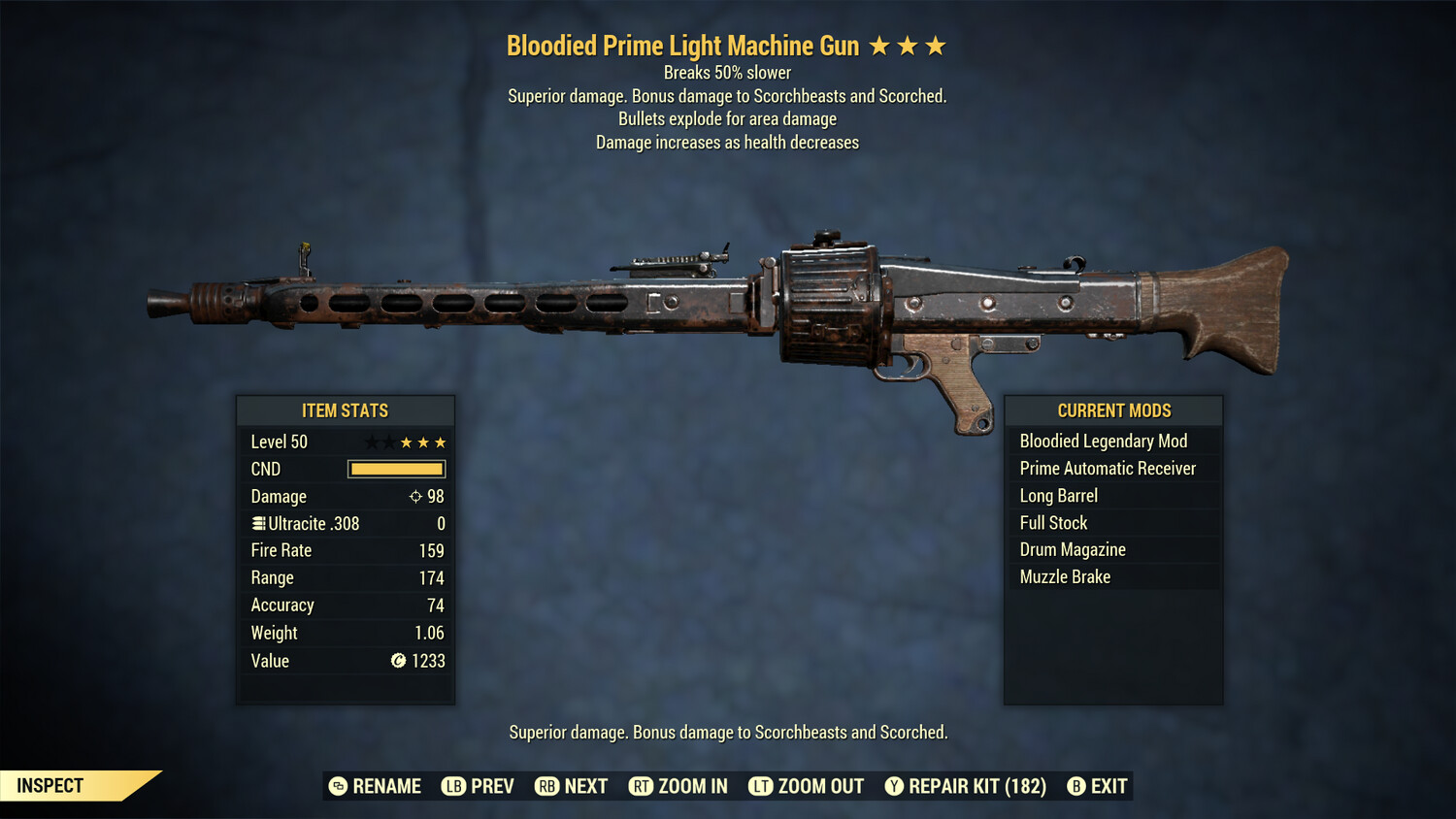Click the circular RENAME button icon

pyautogui.click(x=337, y=786)
